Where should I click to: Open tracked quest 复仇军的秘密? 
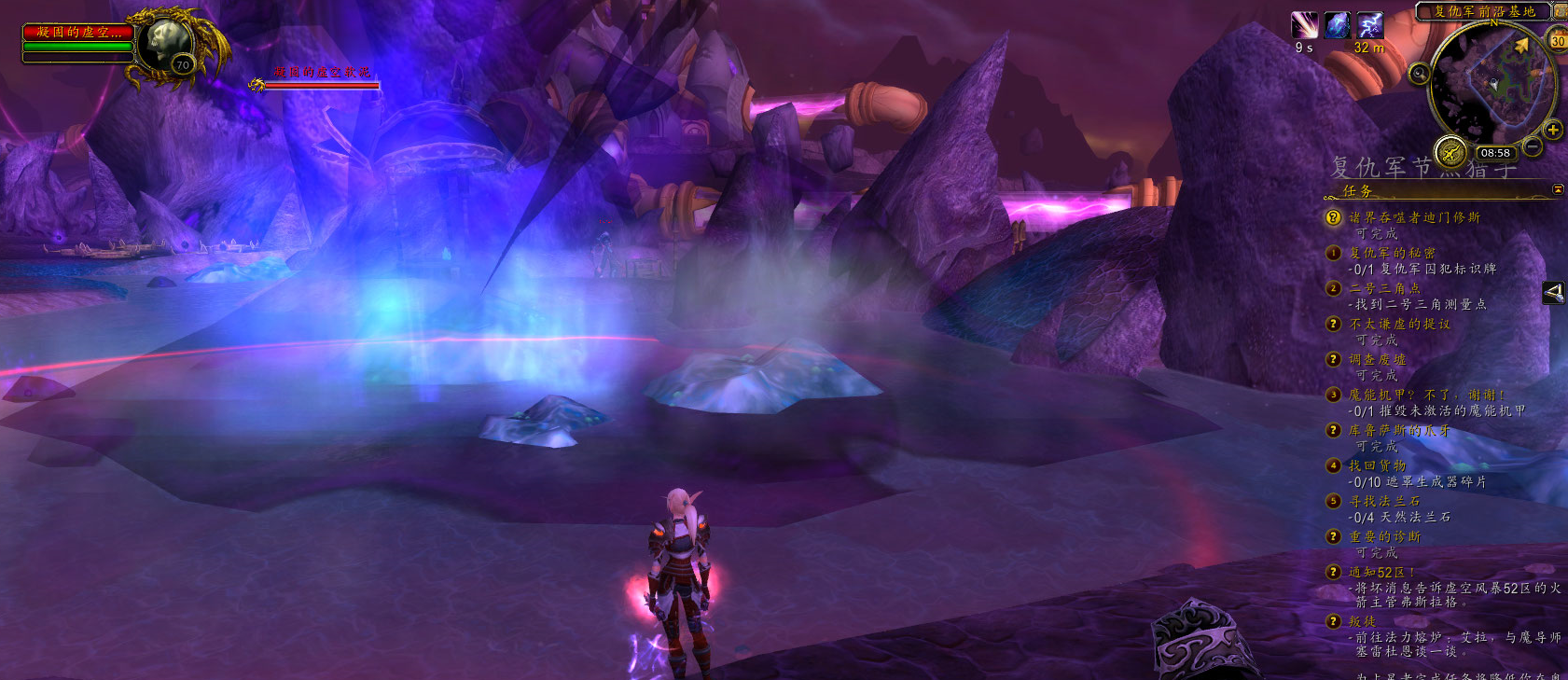pyautogui.click(x=1392, y=253)
